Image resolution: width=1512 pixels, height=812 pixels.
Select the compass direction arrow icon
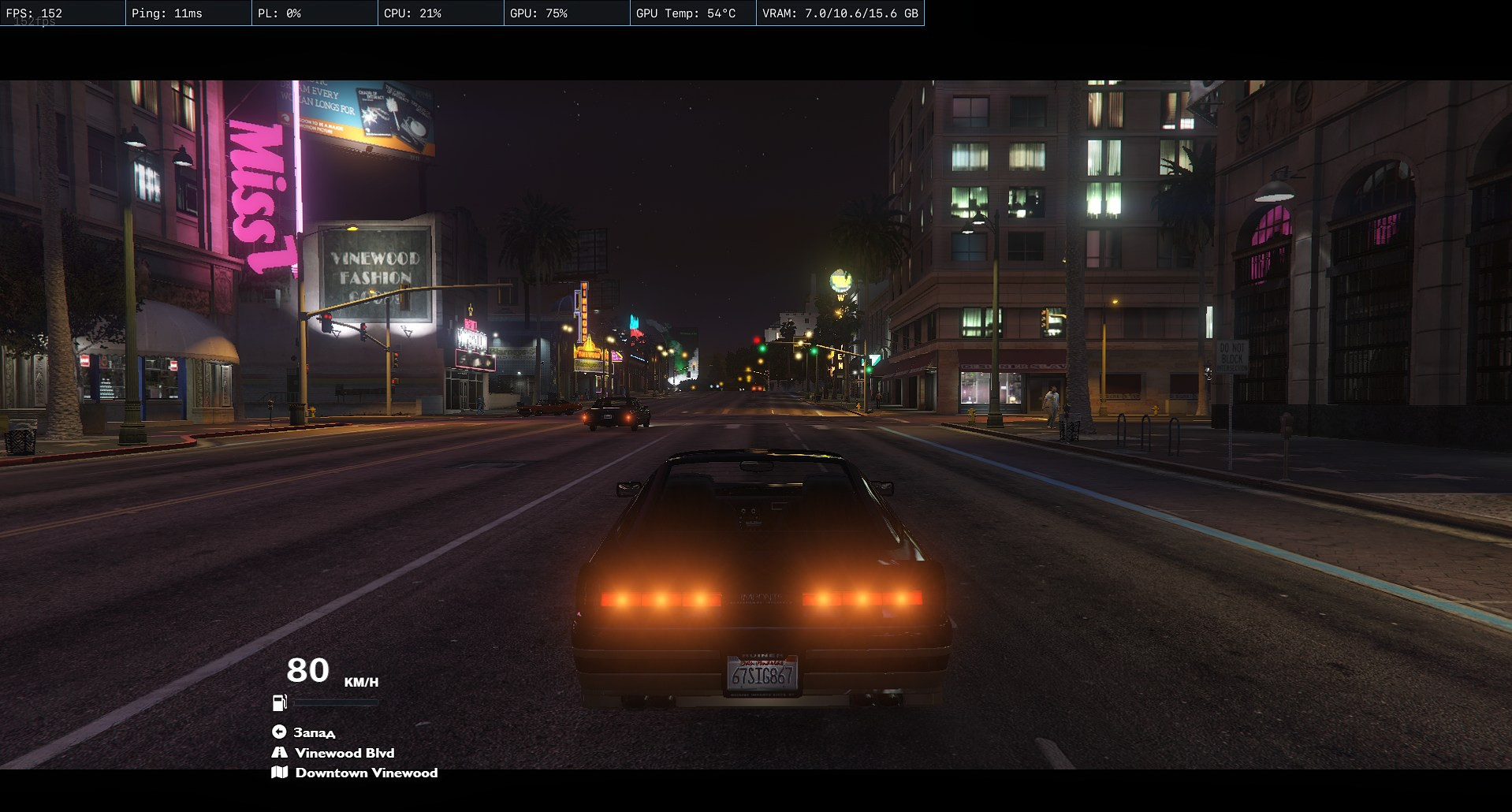(x=279, y=732)
